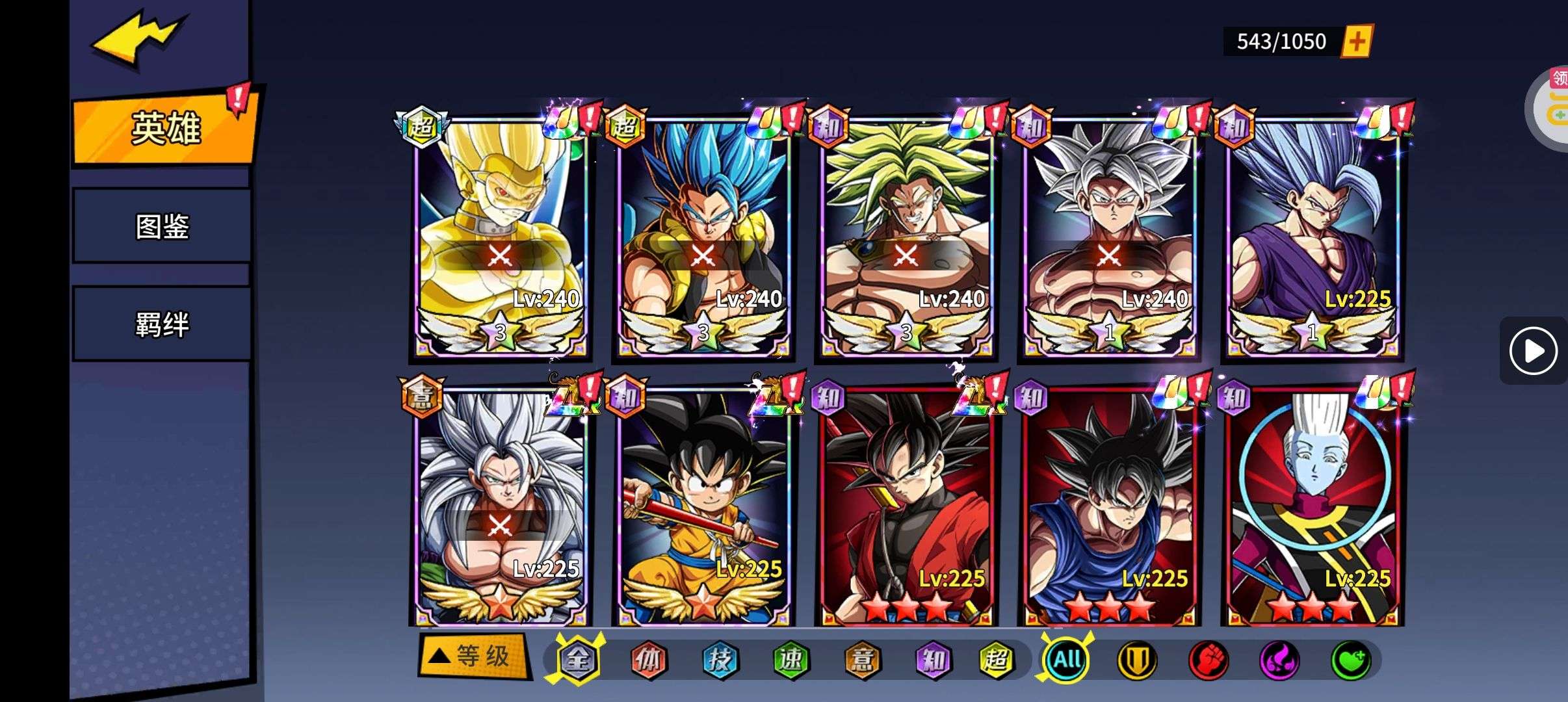1568x702 pixels.
Task: Filter heroes by 体 type
Action: click(648, 660)
